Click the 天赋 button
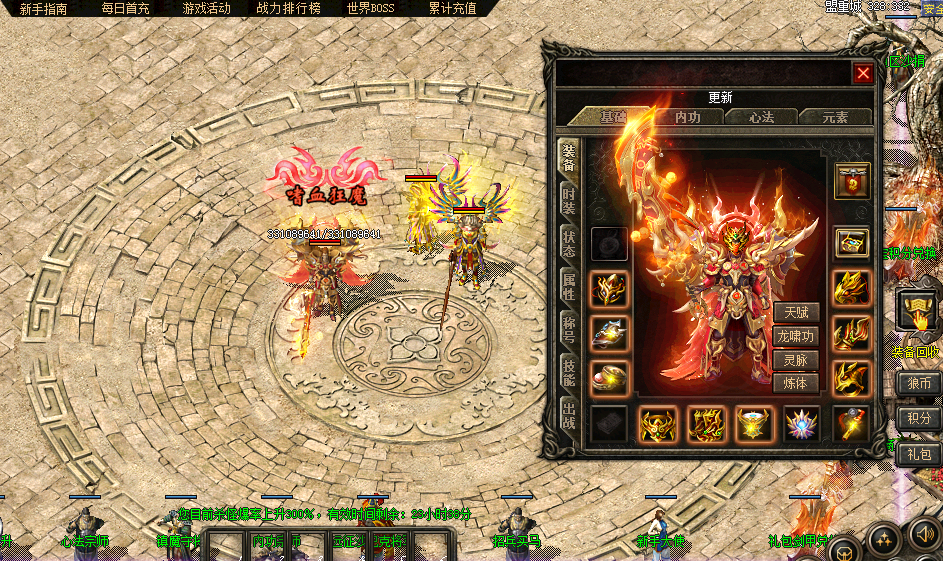 pyautogui.click(x=795, y=314)
